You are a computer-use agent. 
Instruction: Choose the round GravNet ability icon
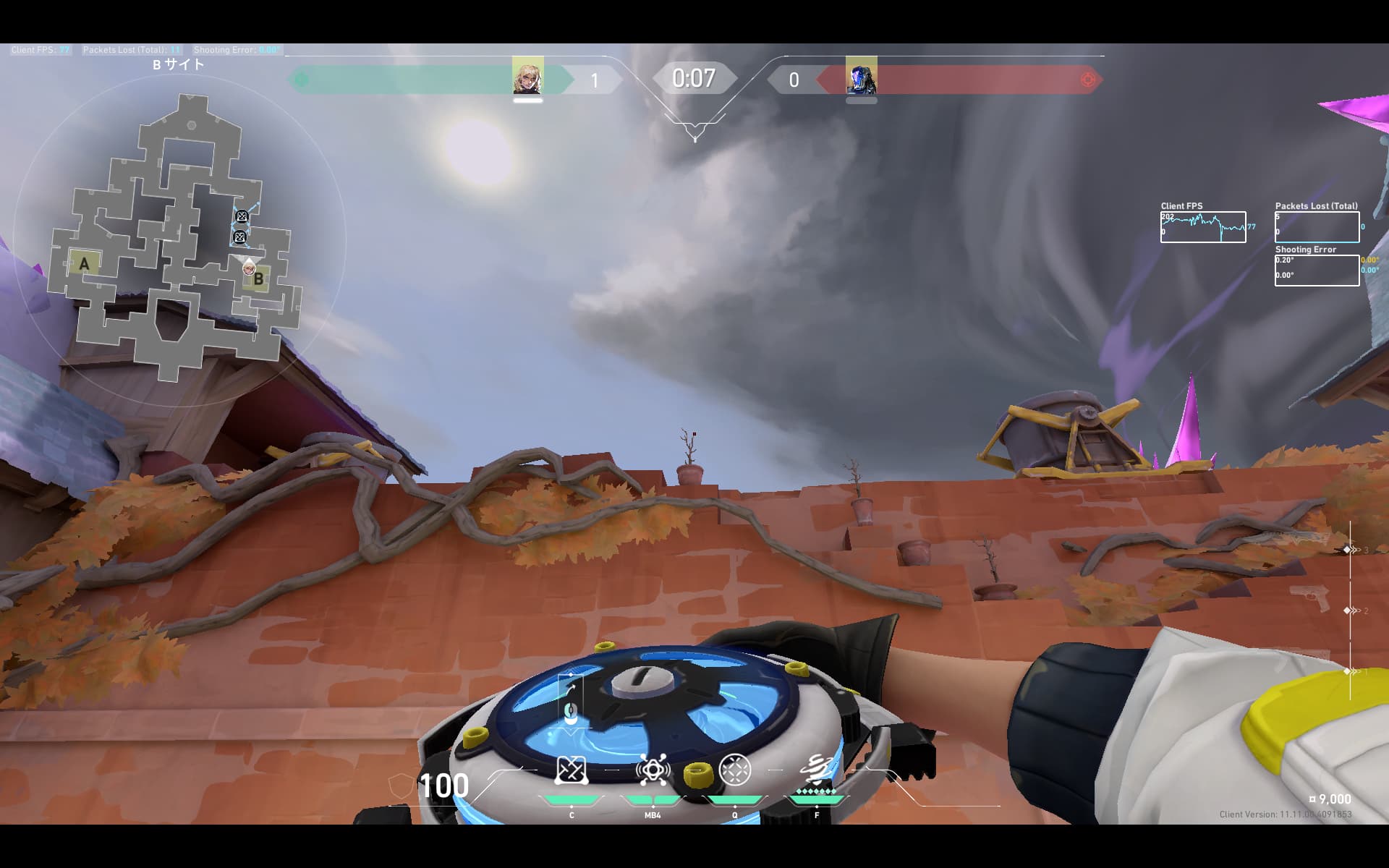735,770
